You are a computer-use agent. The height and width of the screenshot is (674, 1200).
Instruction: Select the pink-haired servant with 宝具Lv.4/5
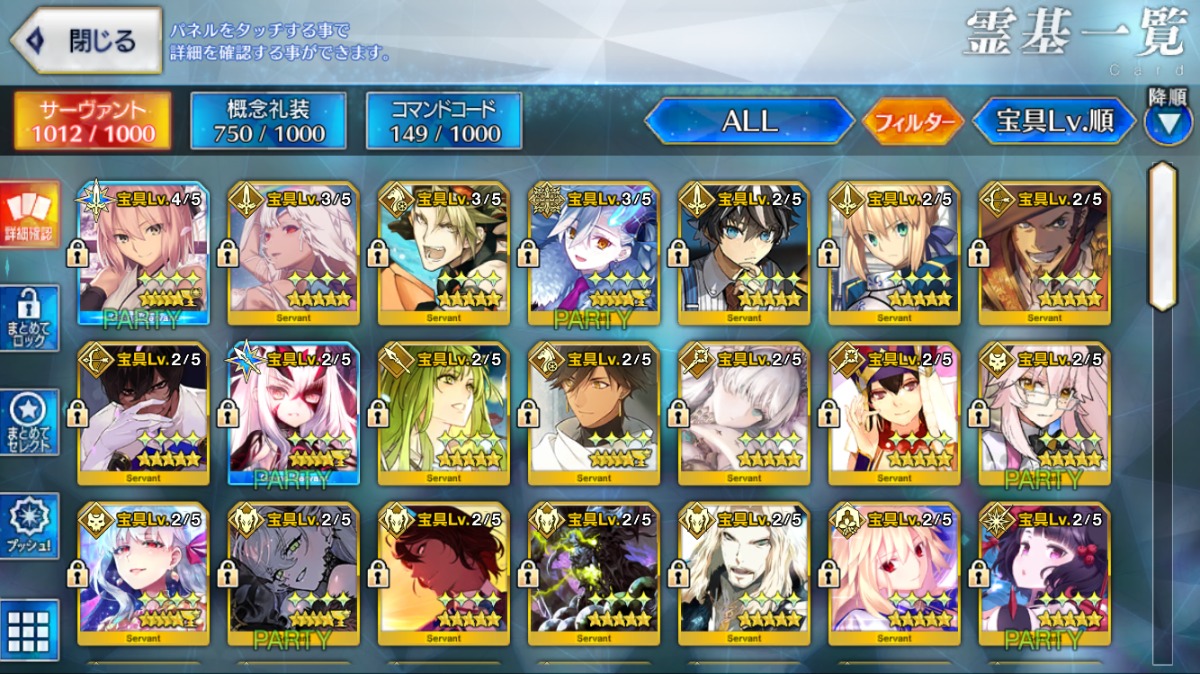[x=143, y=253]
